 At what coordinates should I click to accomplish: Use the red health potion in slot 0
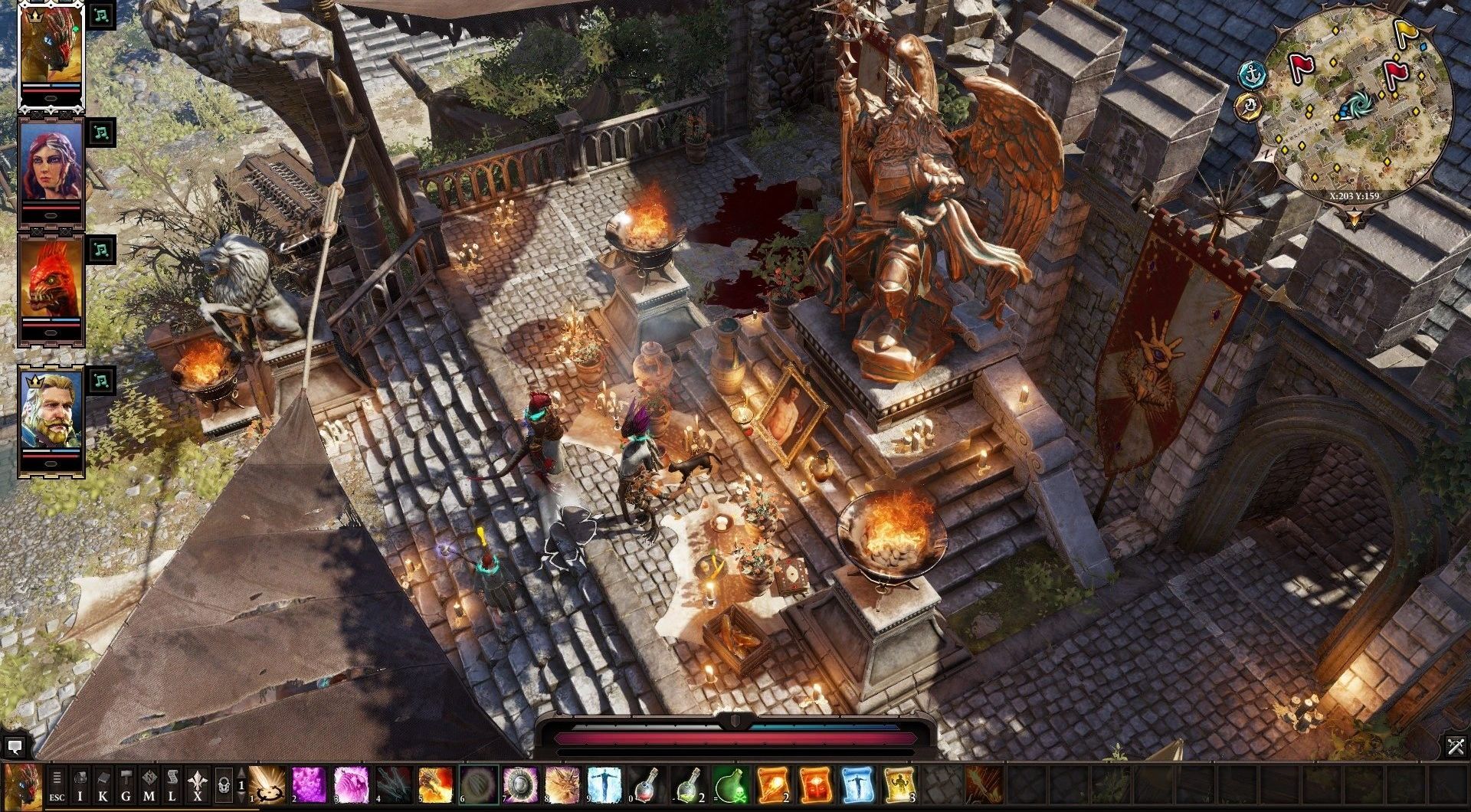(647, 786)
